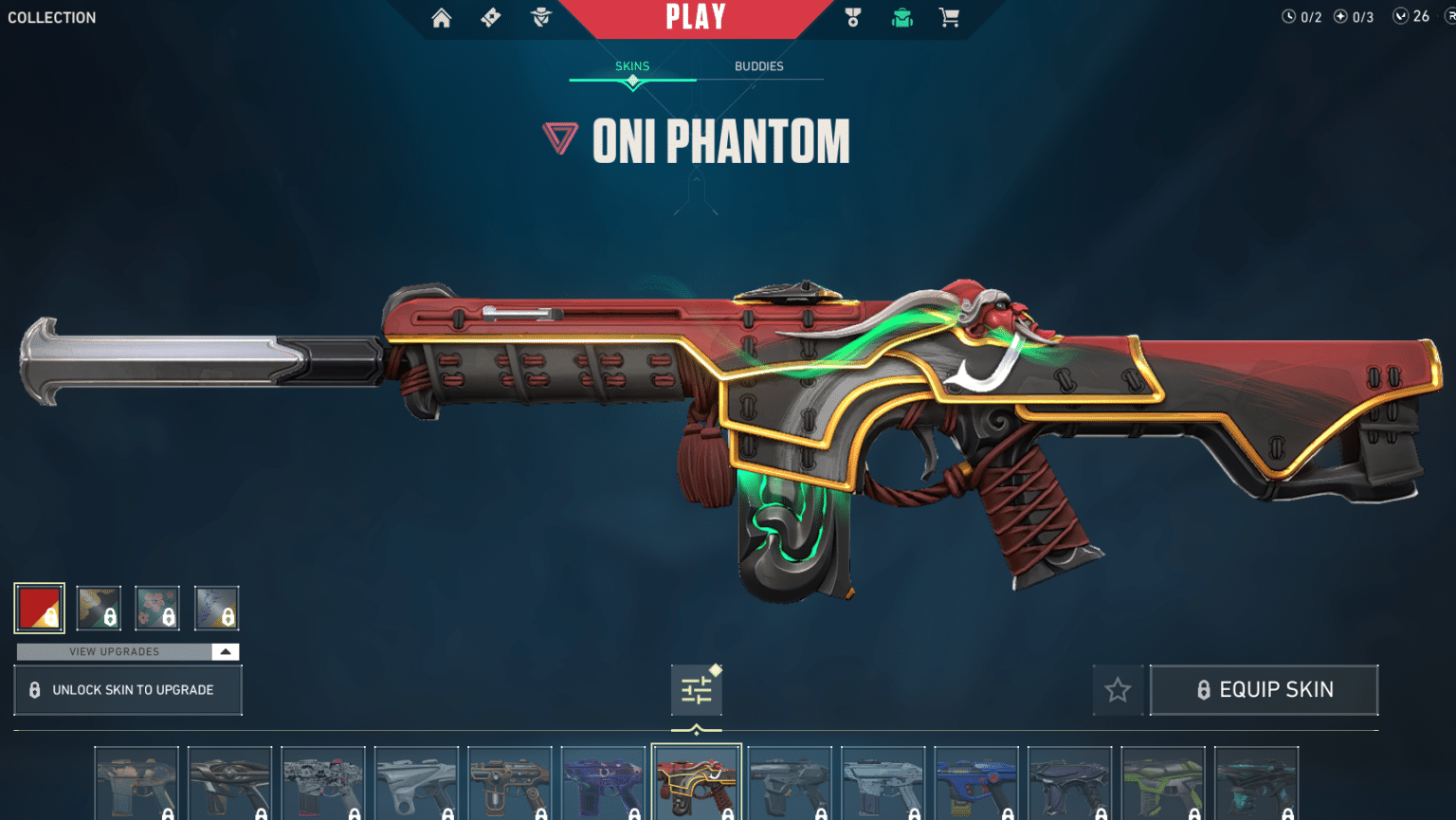This screenshot has width=1456, height=820.
Task: Click the Valorant Points balance chevron
Action: (1401, 16)
